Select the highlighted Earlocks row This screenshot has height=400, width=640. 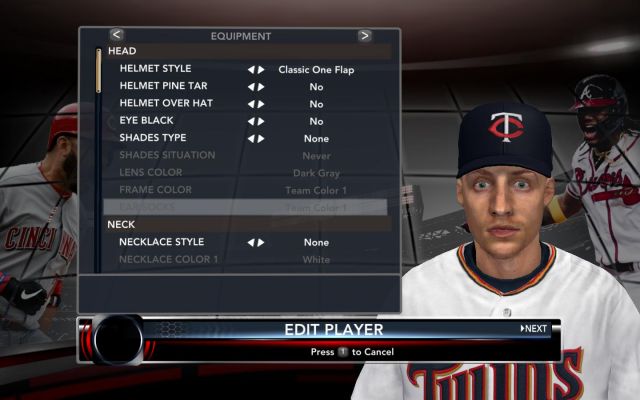click(245, 207)
